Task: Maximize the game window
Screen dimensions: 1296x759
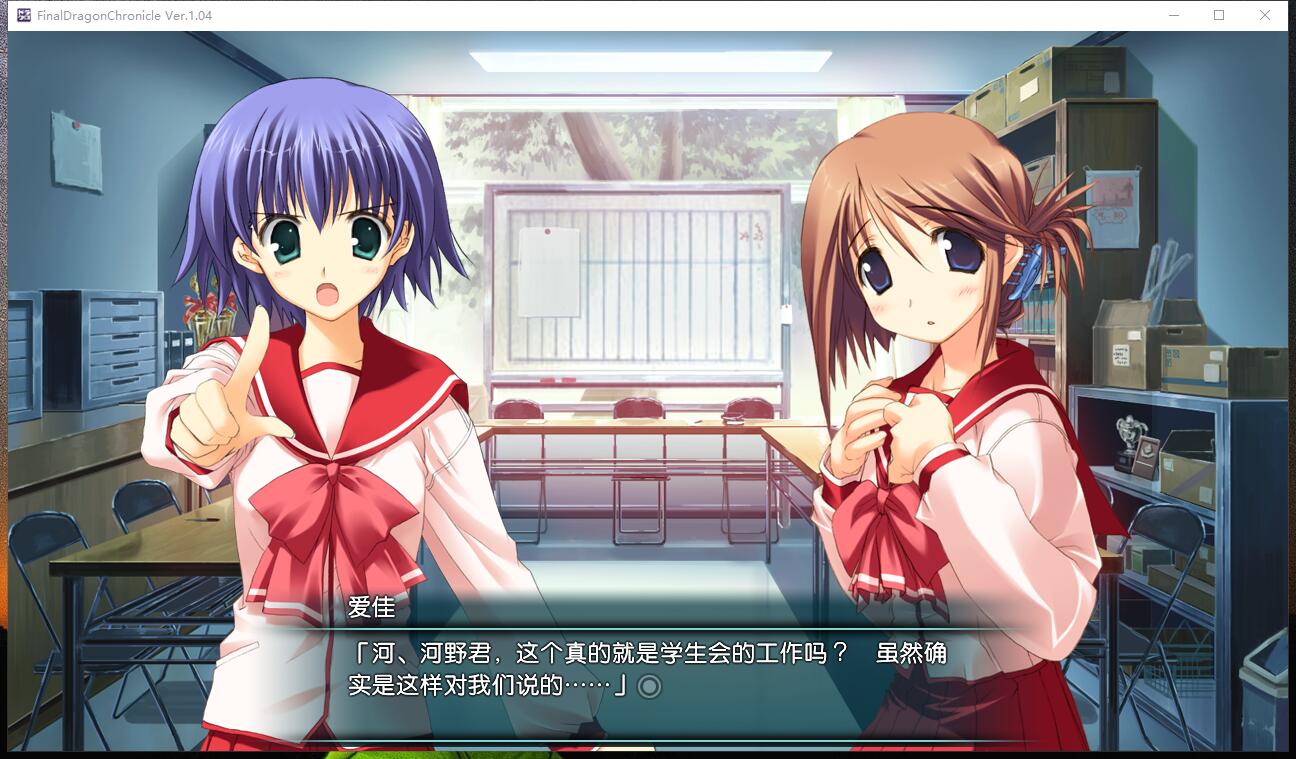Action: [1219, 15]
